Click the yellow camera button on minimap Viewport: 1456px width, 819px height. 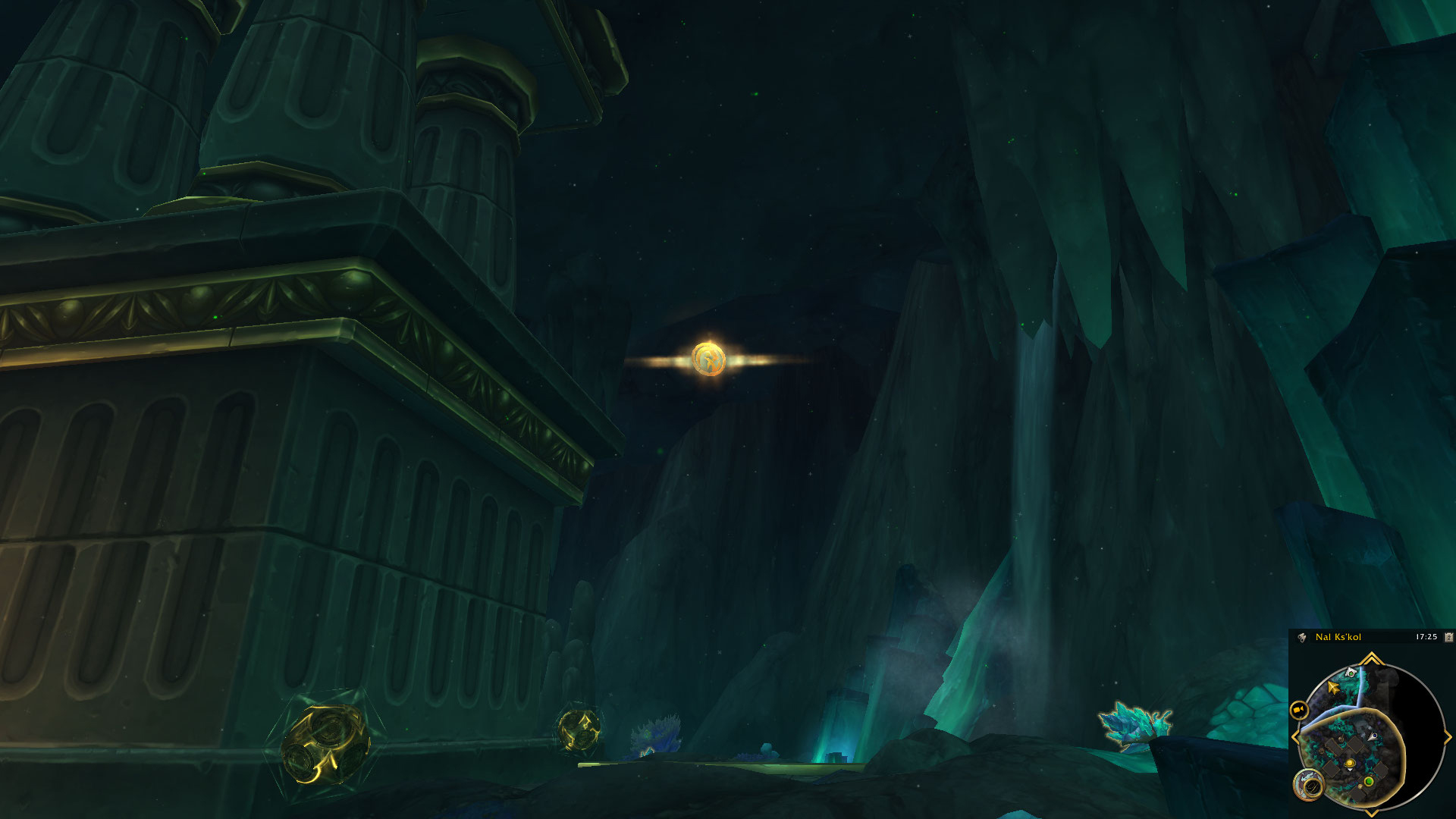(1299, 710)
